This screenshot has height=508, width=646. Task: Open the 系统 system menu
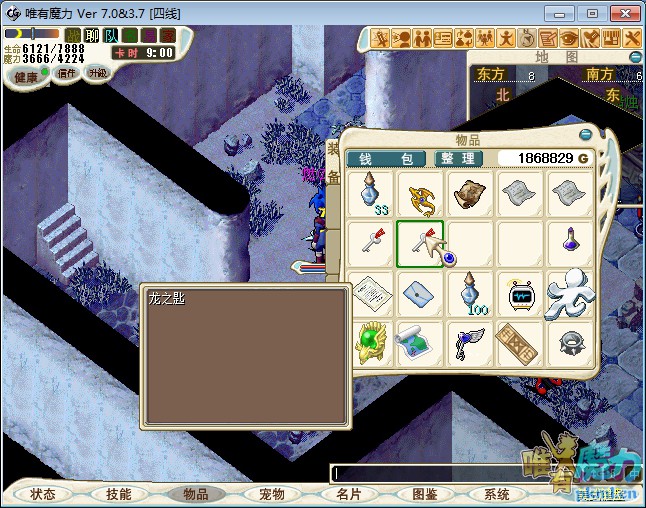[x=497, y=494]
